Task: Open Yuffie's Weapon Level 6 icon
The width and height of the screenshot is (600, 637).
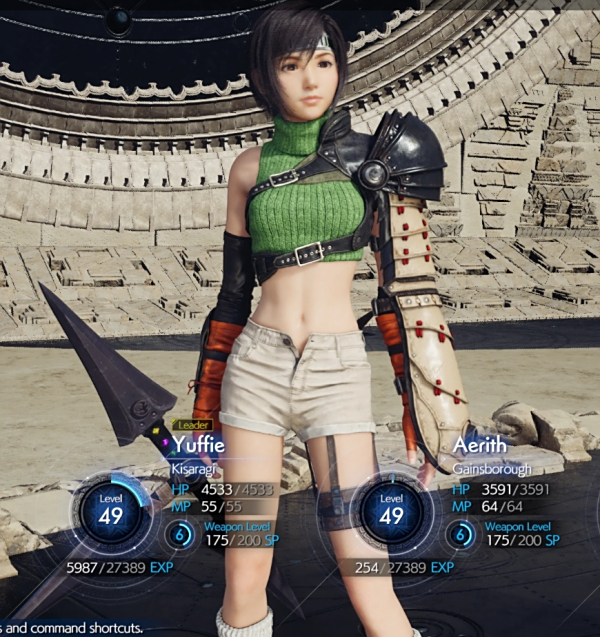Action: pyautogui.click(x=181, y=536)
